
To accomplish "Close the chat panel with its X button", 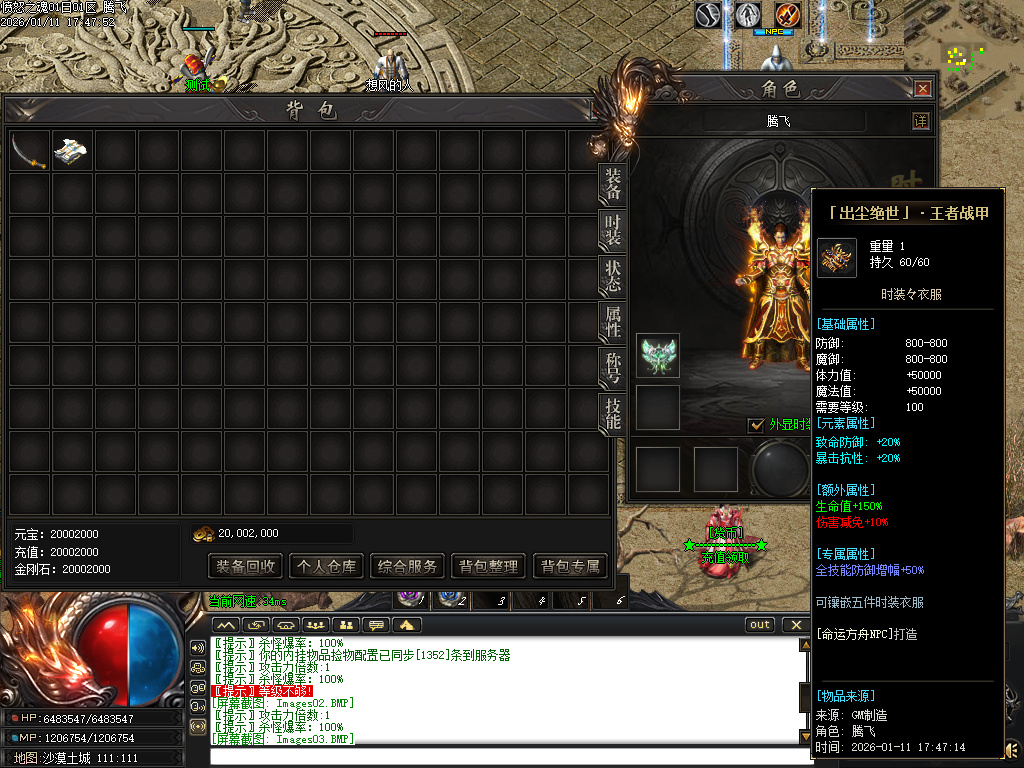I will click(795, 625).
